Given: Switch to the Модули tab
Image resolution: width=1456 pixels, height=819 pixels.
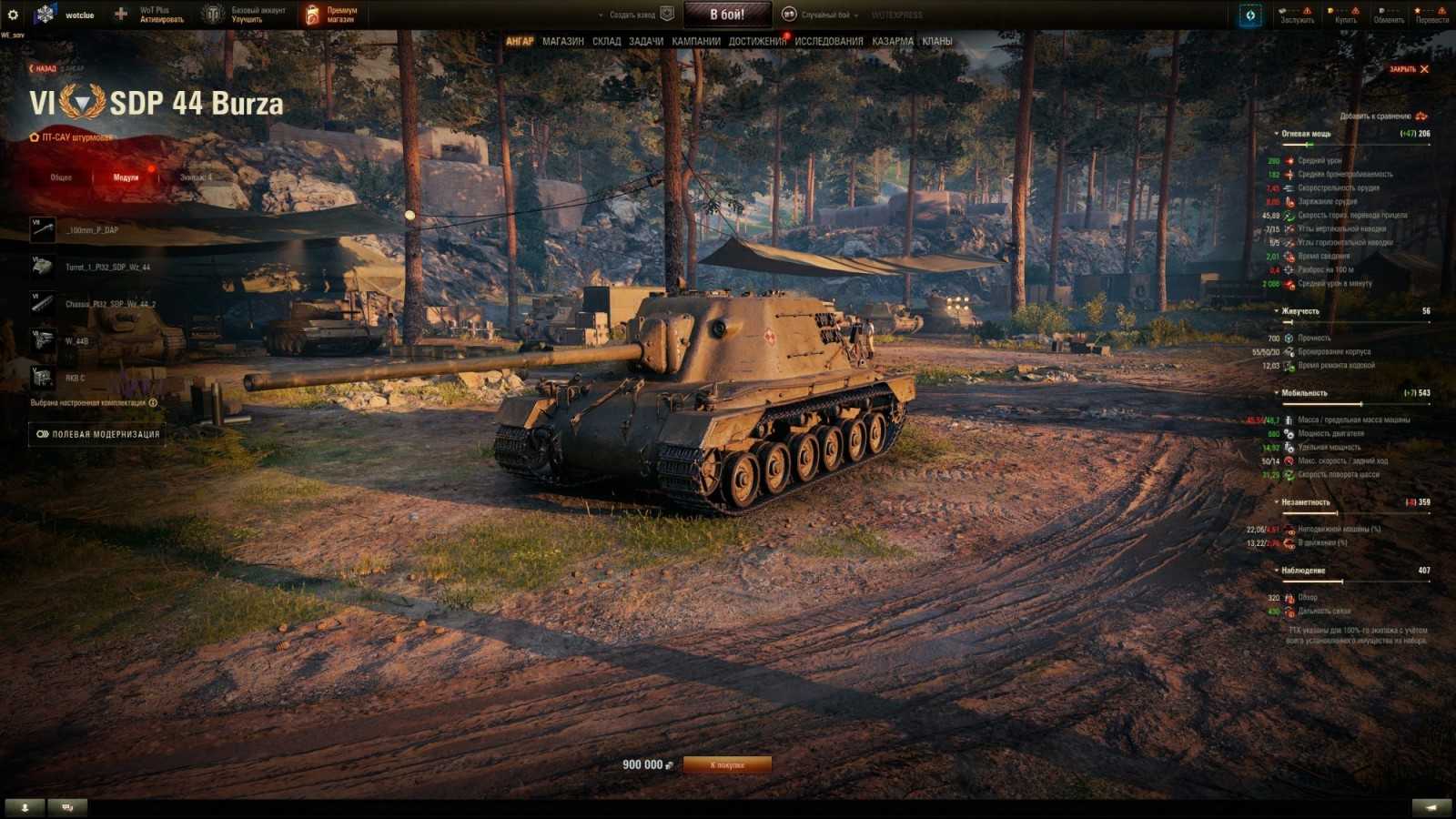Looking at the screenshot, I should [x=127, y=177].
